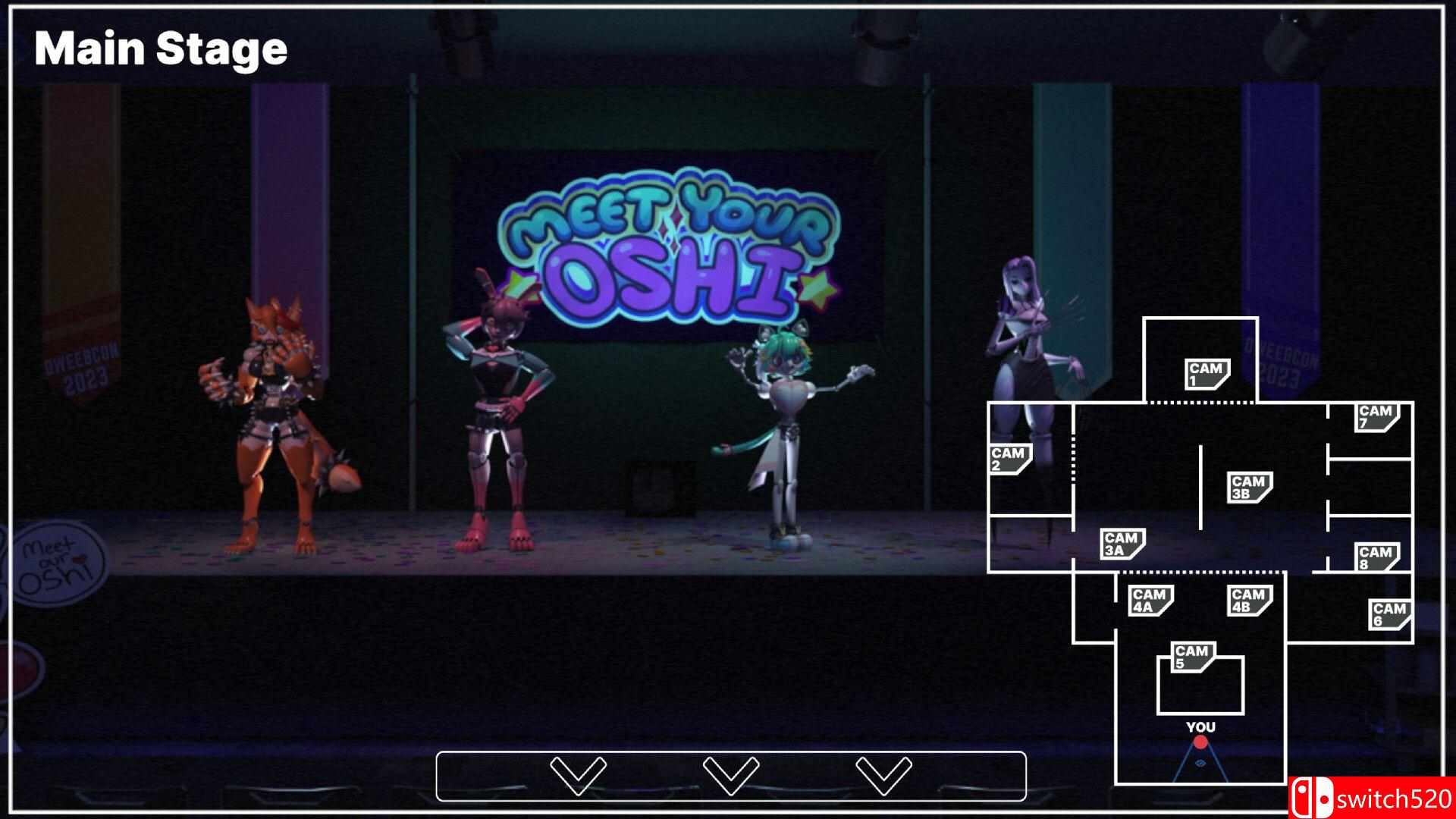View CAM 3B
The image size is (1456, 819).
tap(1248, 487)
